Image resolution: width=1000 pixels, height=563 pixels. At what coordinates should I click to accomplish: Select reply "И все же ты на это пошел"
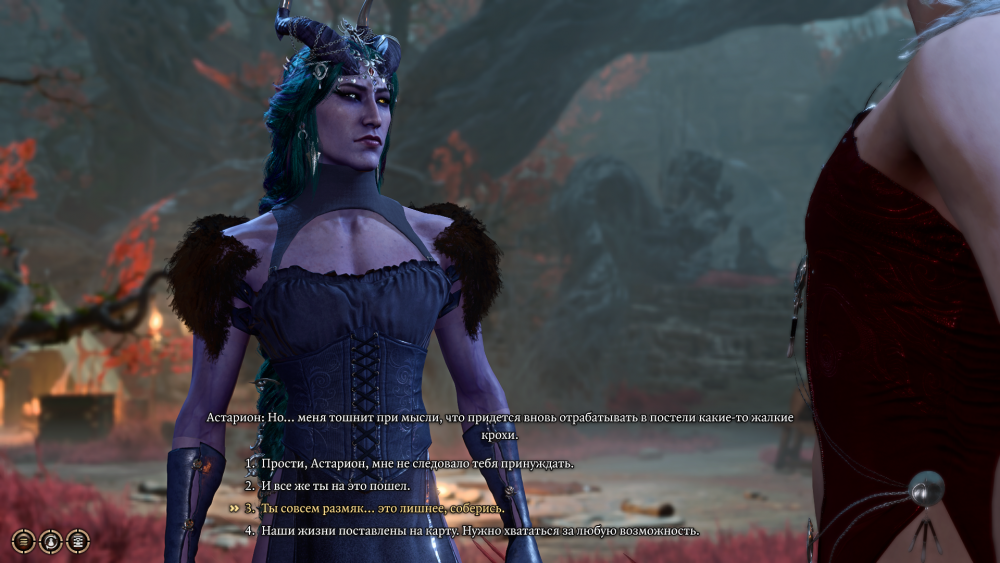[x=335, y=486]
